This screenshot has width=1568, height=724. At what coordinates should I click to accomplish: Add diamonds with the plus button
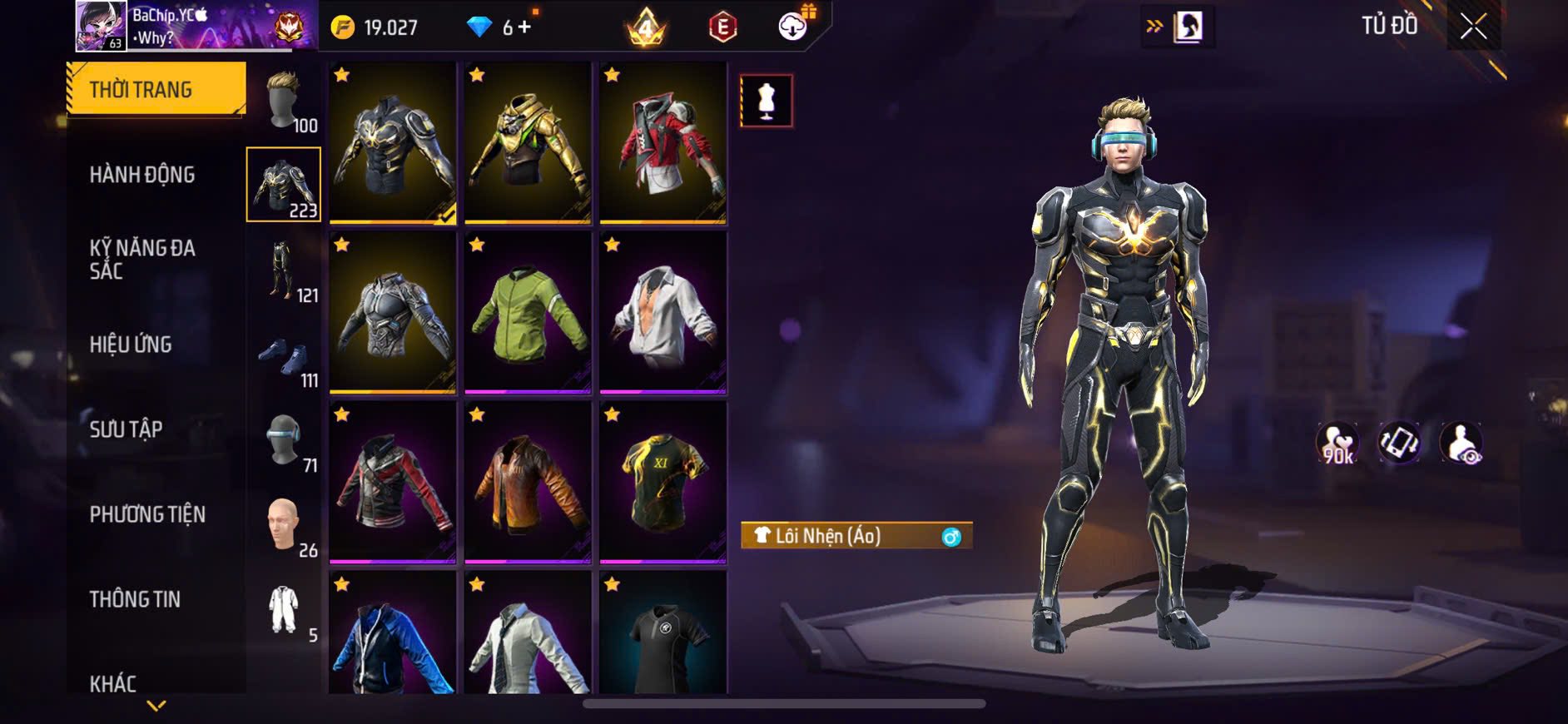coord(524,27)
